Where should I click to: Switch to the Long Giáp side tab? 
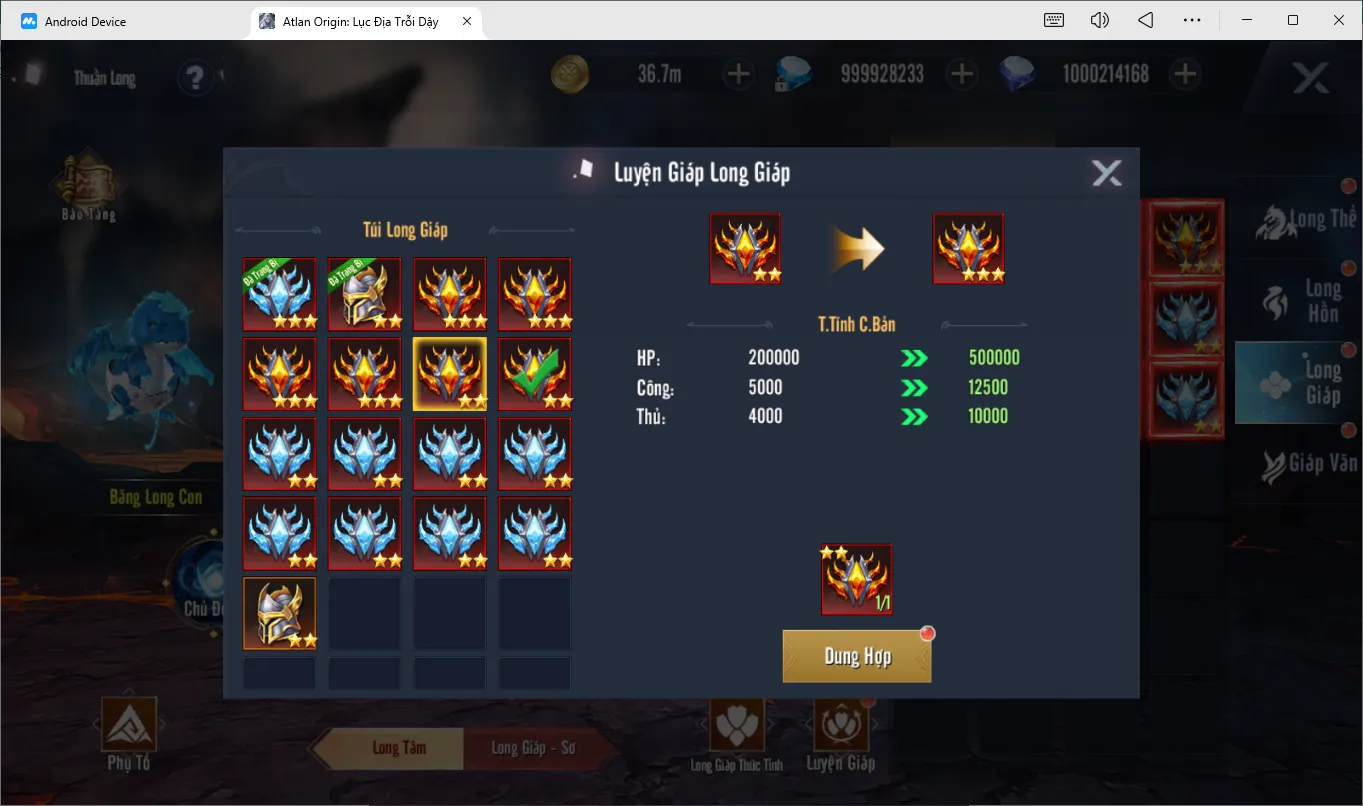[1297, 382]
